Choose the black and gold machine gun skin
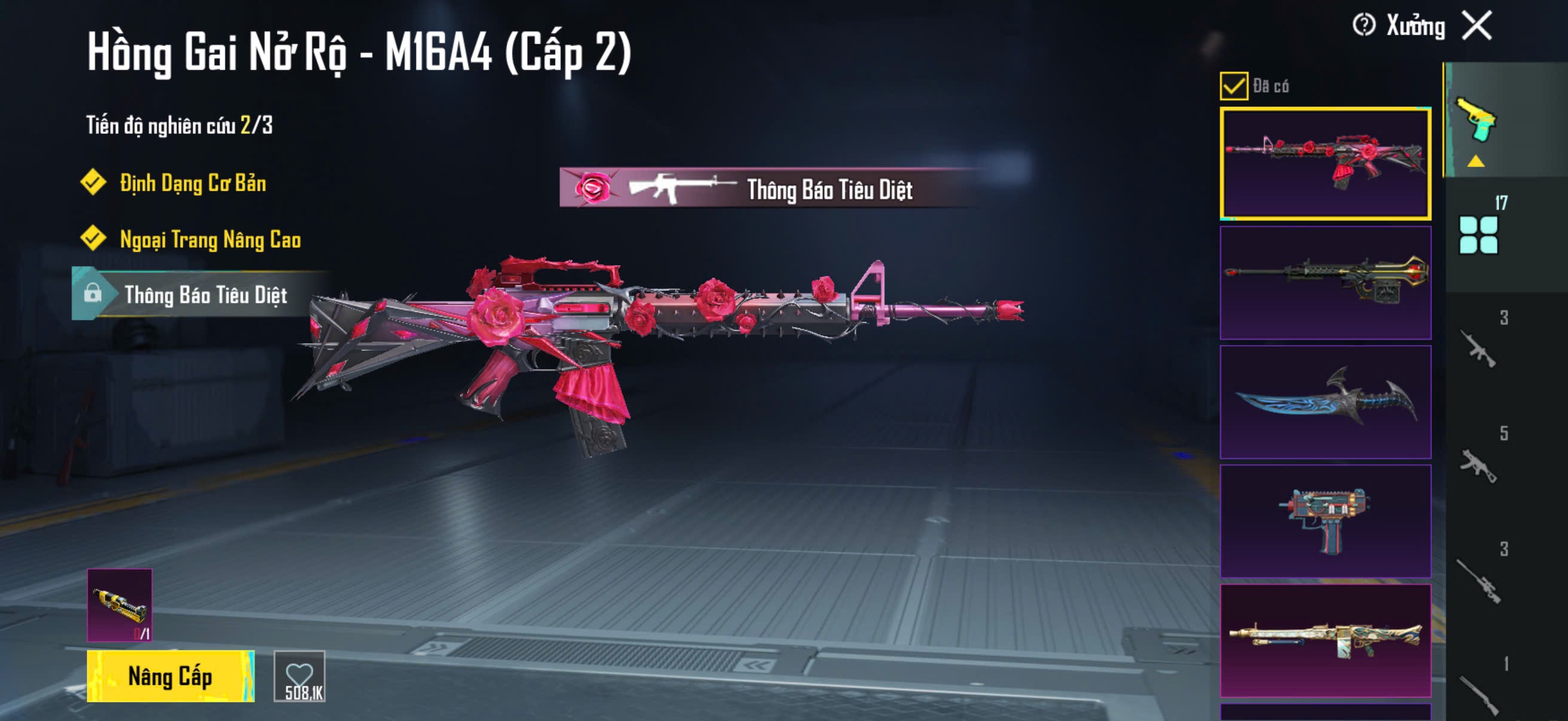Image resolution: width=1568 pixels, height=721 pixels. (1325, 282)
